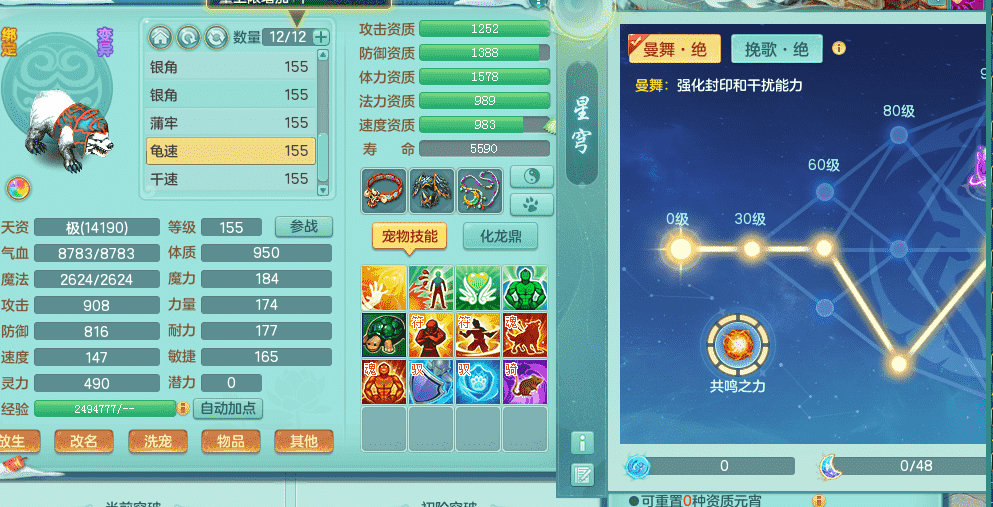Open the 宠物技能 tab
993x507 pixels.
(410, 237)
